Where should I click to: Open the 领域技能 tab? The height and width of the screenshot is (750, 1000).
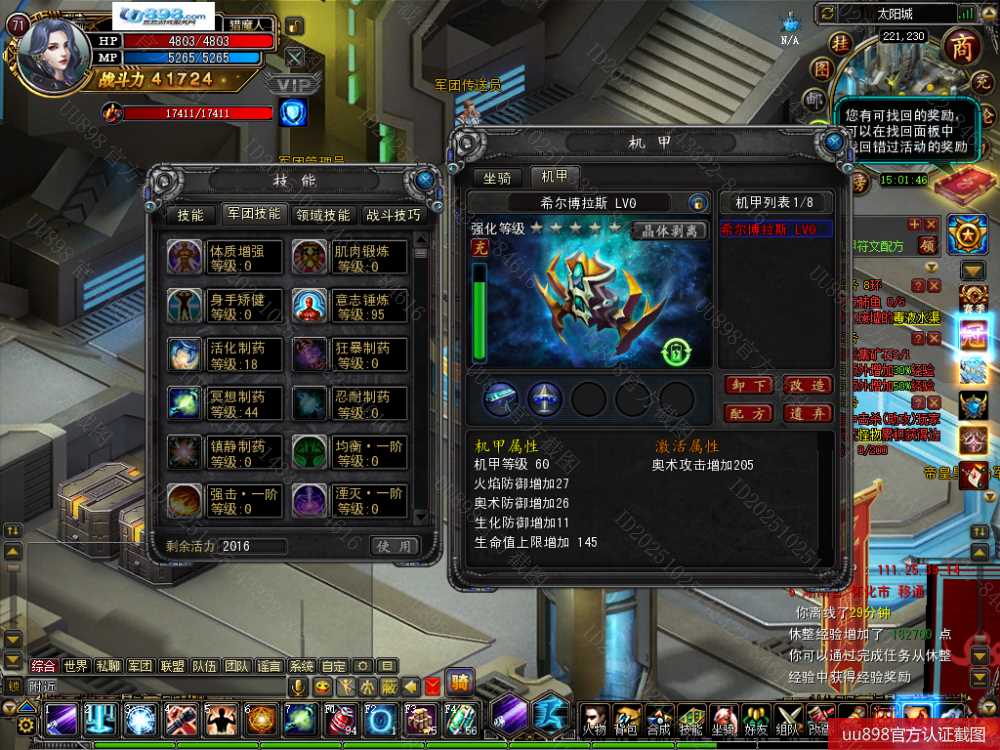[x=322, y=215]
